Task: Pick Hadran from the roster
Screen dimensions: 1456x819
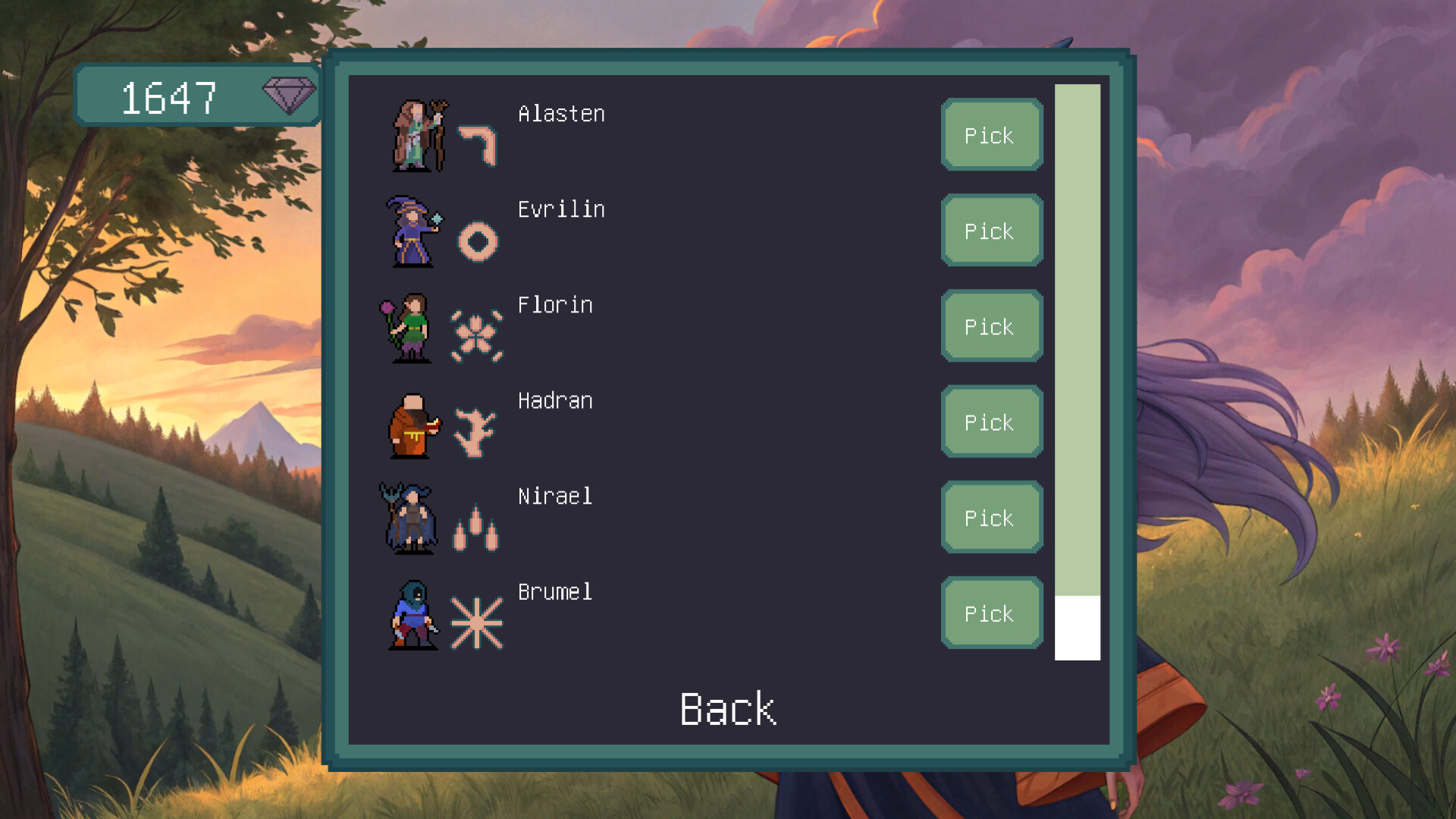Action: [x=991, y=422]
